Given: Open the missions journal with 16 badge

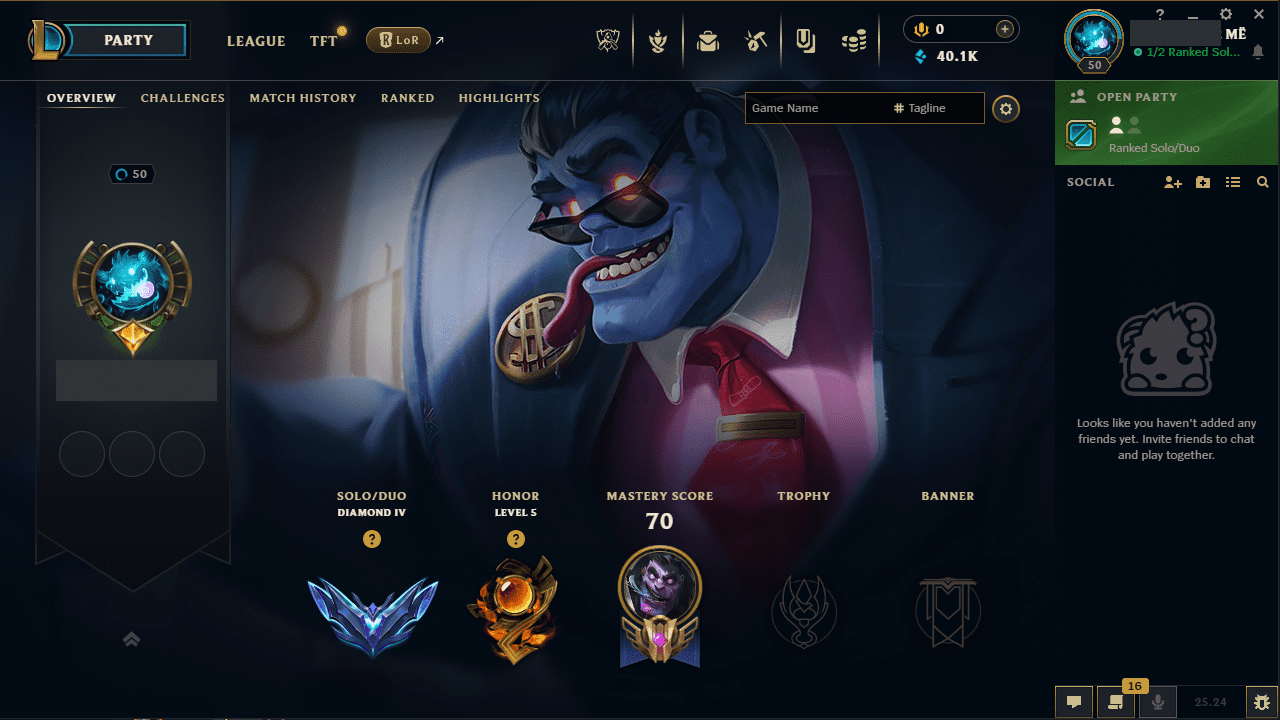Looking at the screenshot, I should [1115, 701].
